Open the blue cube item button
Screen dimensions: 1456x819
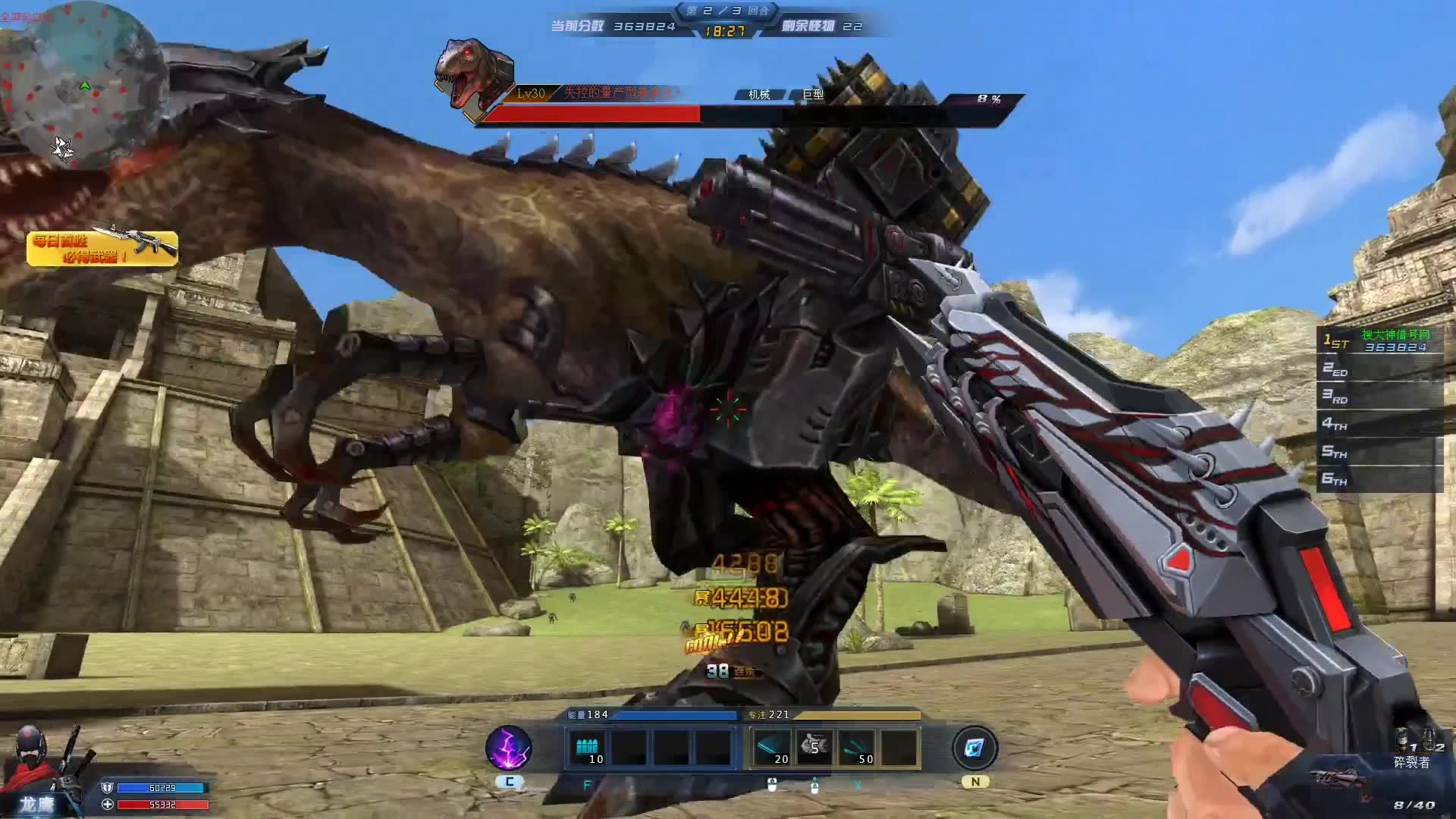tap(974, 748)
